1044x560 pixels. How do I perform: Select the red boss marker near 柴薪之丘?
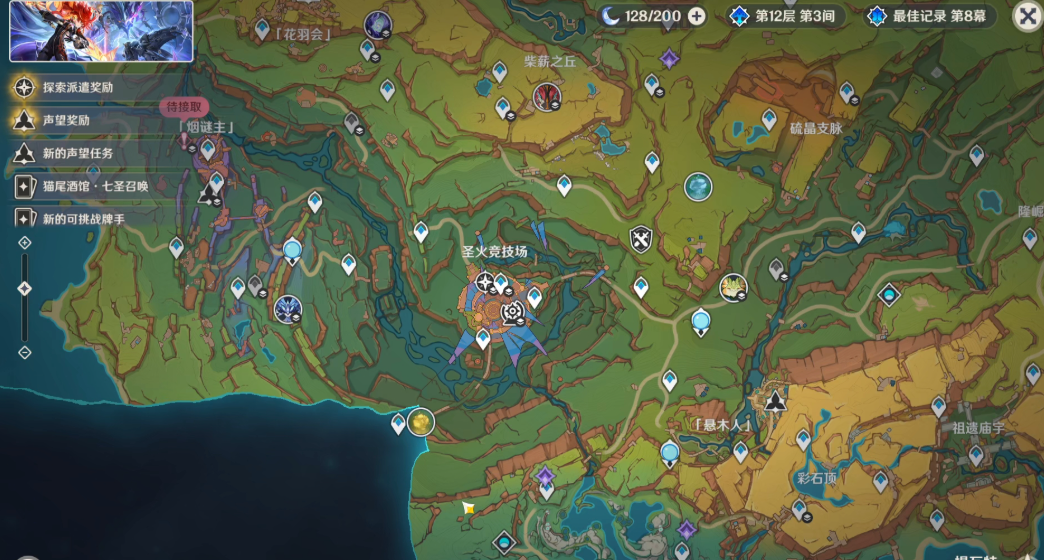pos(546,96)
